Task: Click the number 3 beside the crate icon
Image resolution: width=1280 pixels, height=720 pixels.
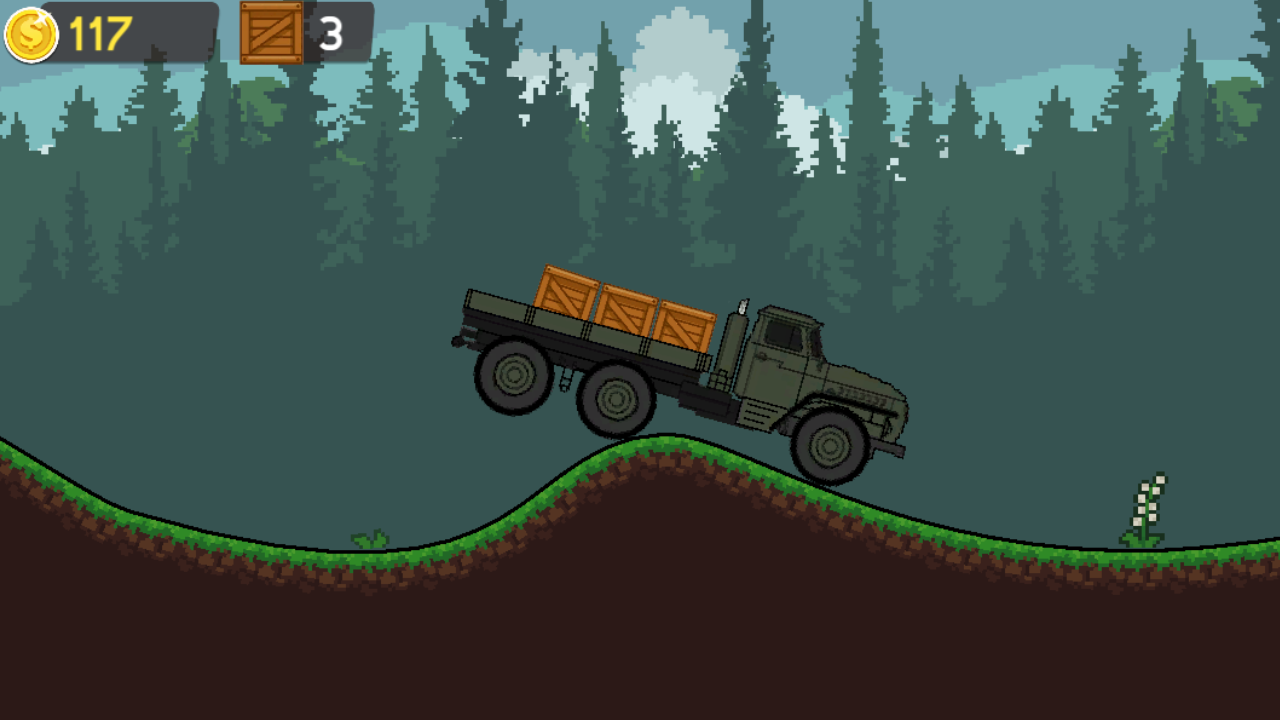Action: (330, 31)
